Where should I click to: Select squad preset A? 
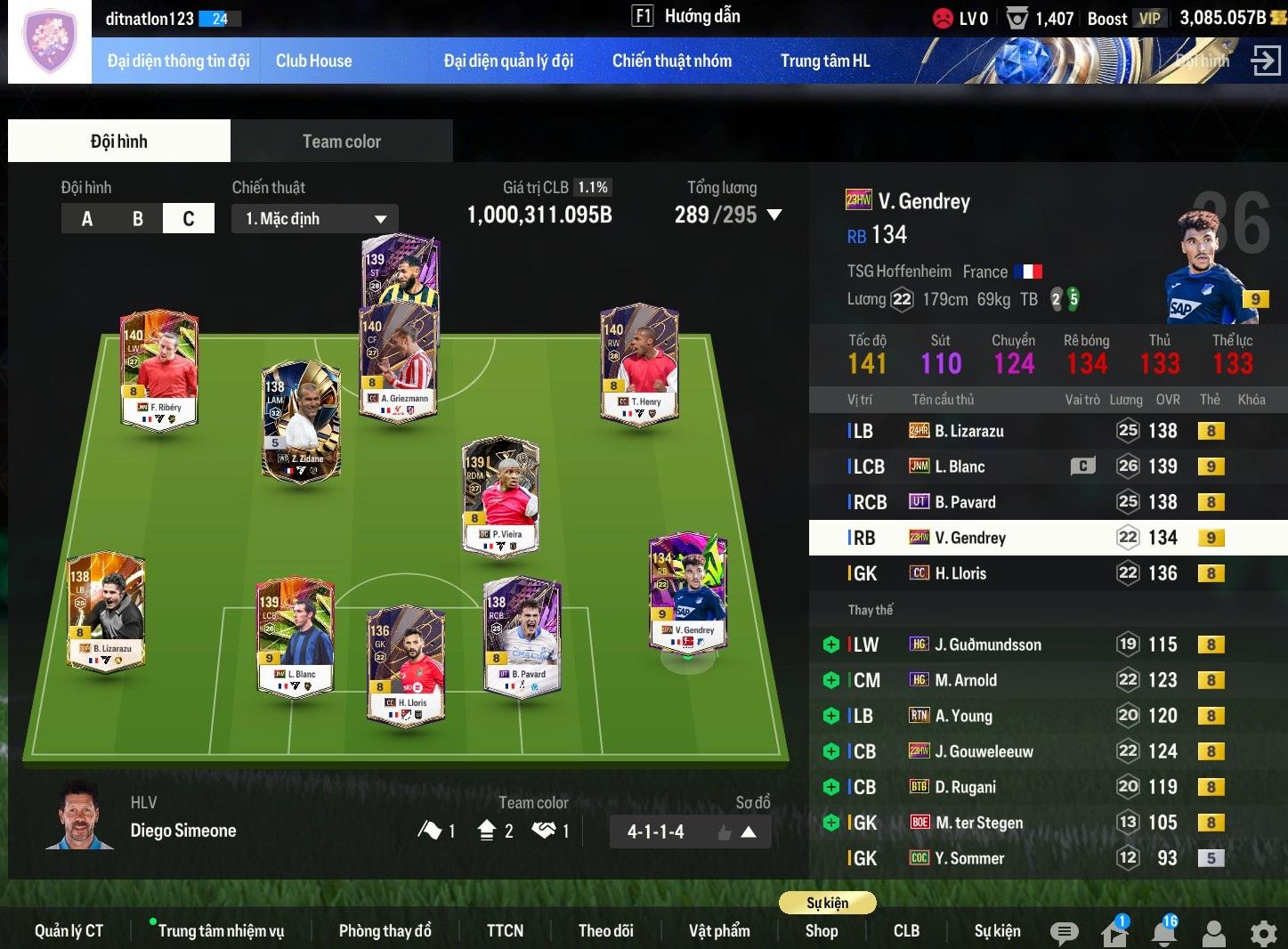click(x=87, y=218)
